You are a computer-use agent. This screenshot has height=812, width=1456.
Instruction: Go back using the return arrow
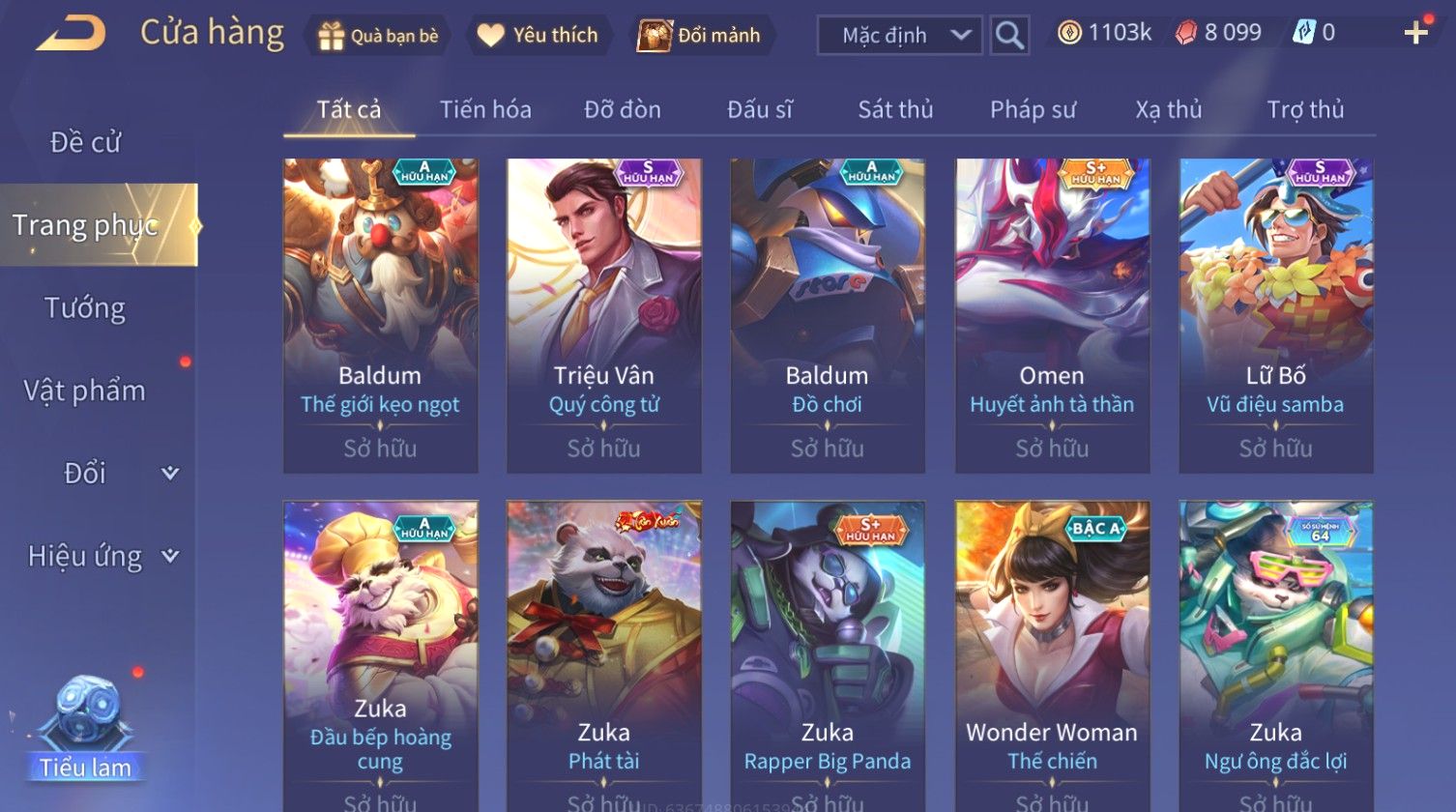coord(71,34)
